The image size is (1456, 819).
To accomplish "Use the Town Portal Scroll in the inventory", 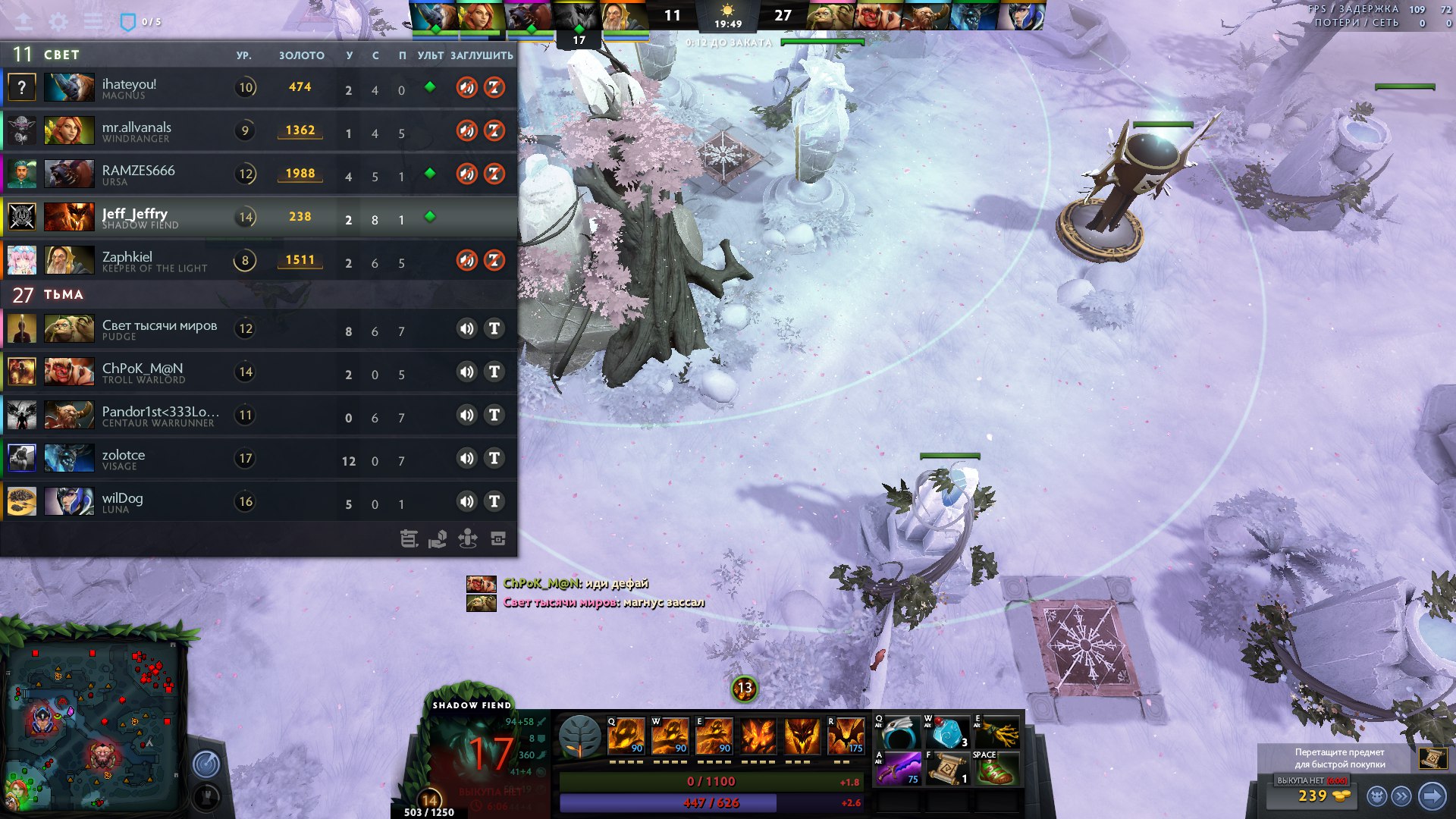I will [x=948, y=769].
